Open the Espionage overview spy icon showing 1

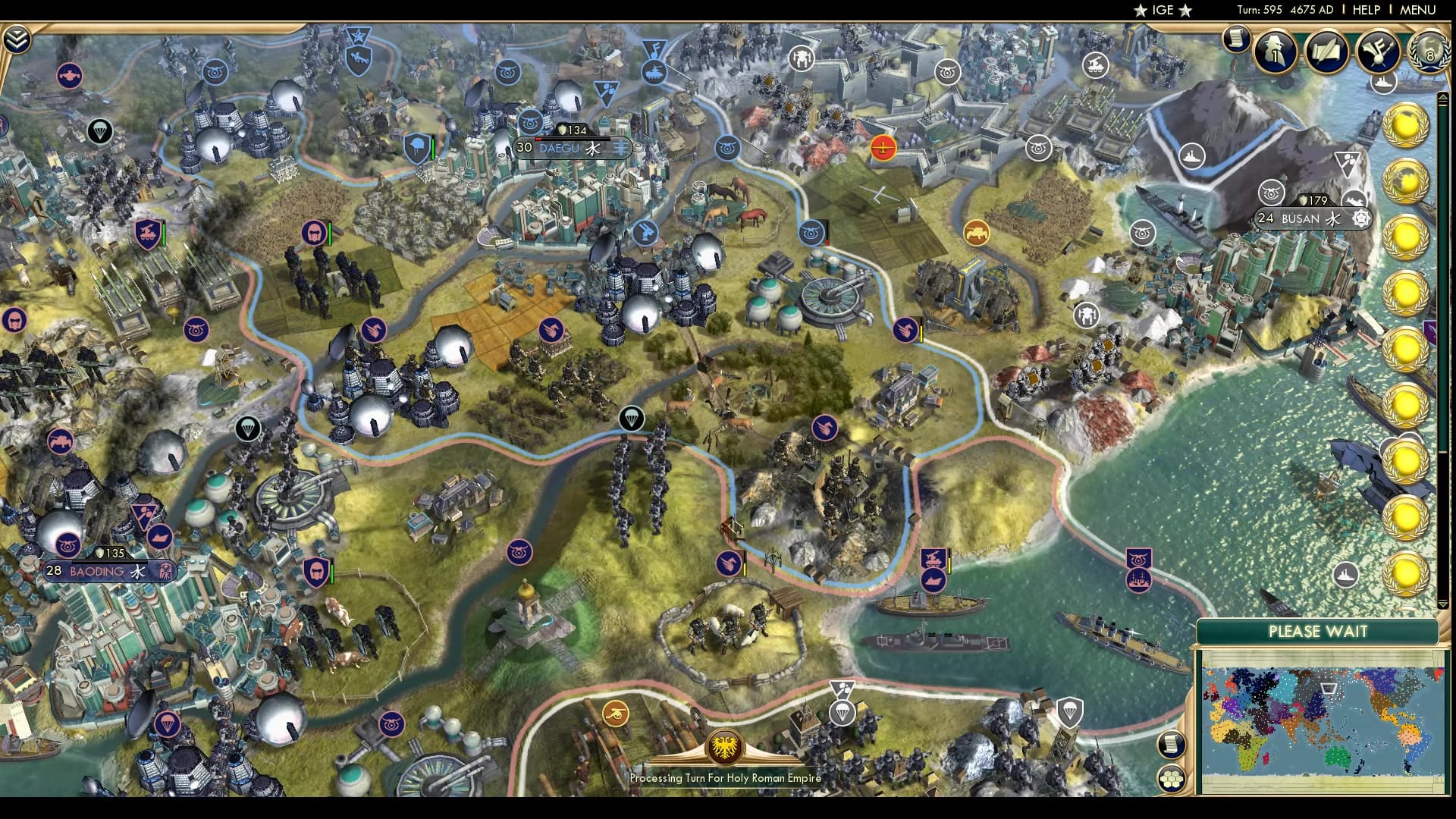coord(1275,53)
